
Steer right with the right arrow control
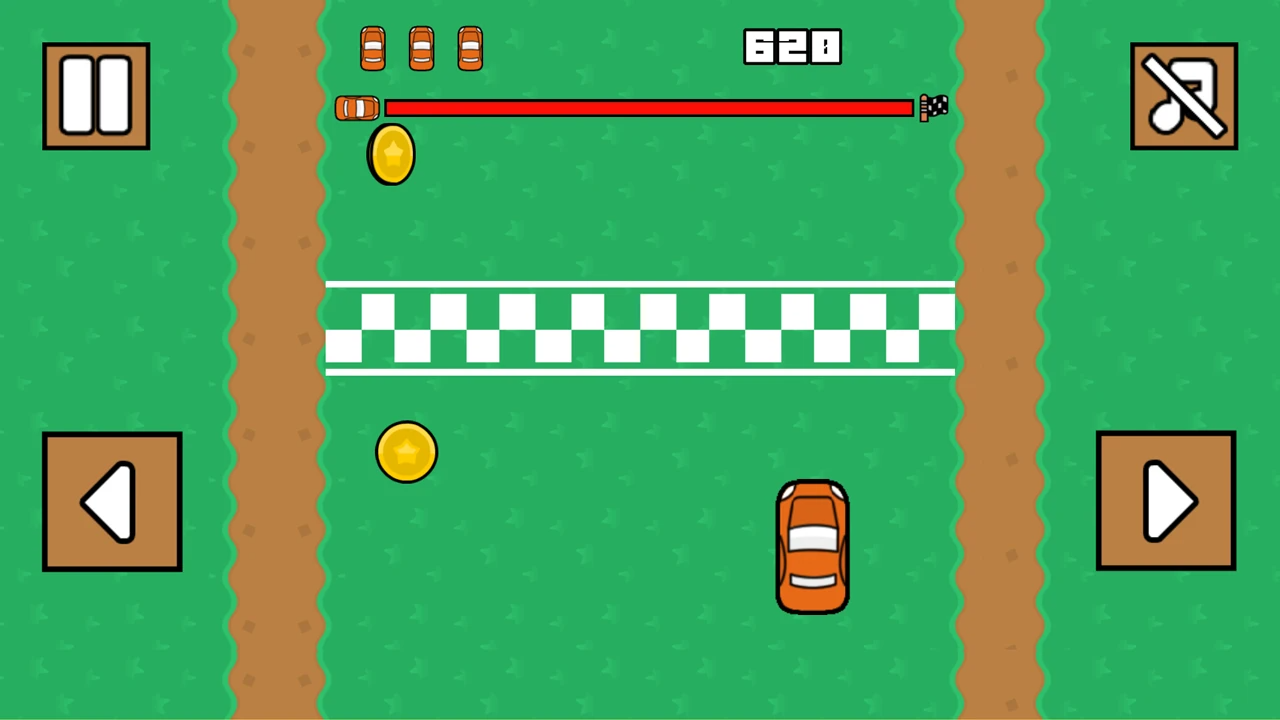[x=1166, y=500]
